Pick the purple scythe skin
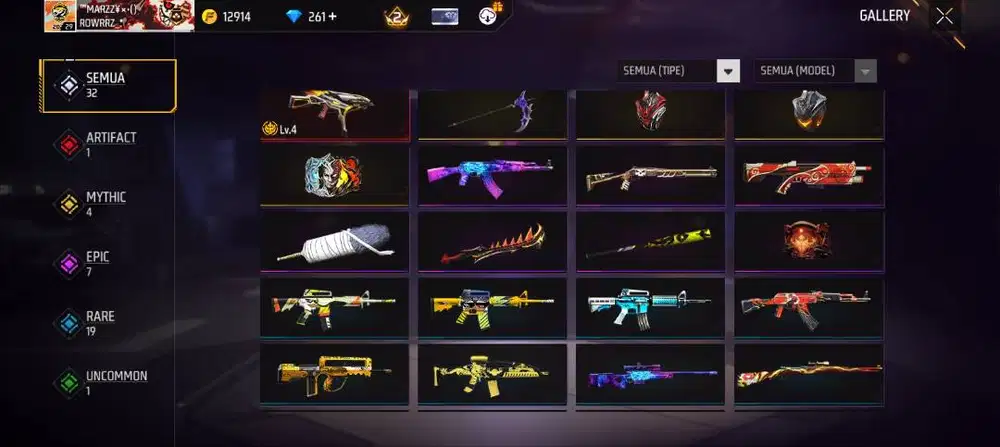 point(492,113)
